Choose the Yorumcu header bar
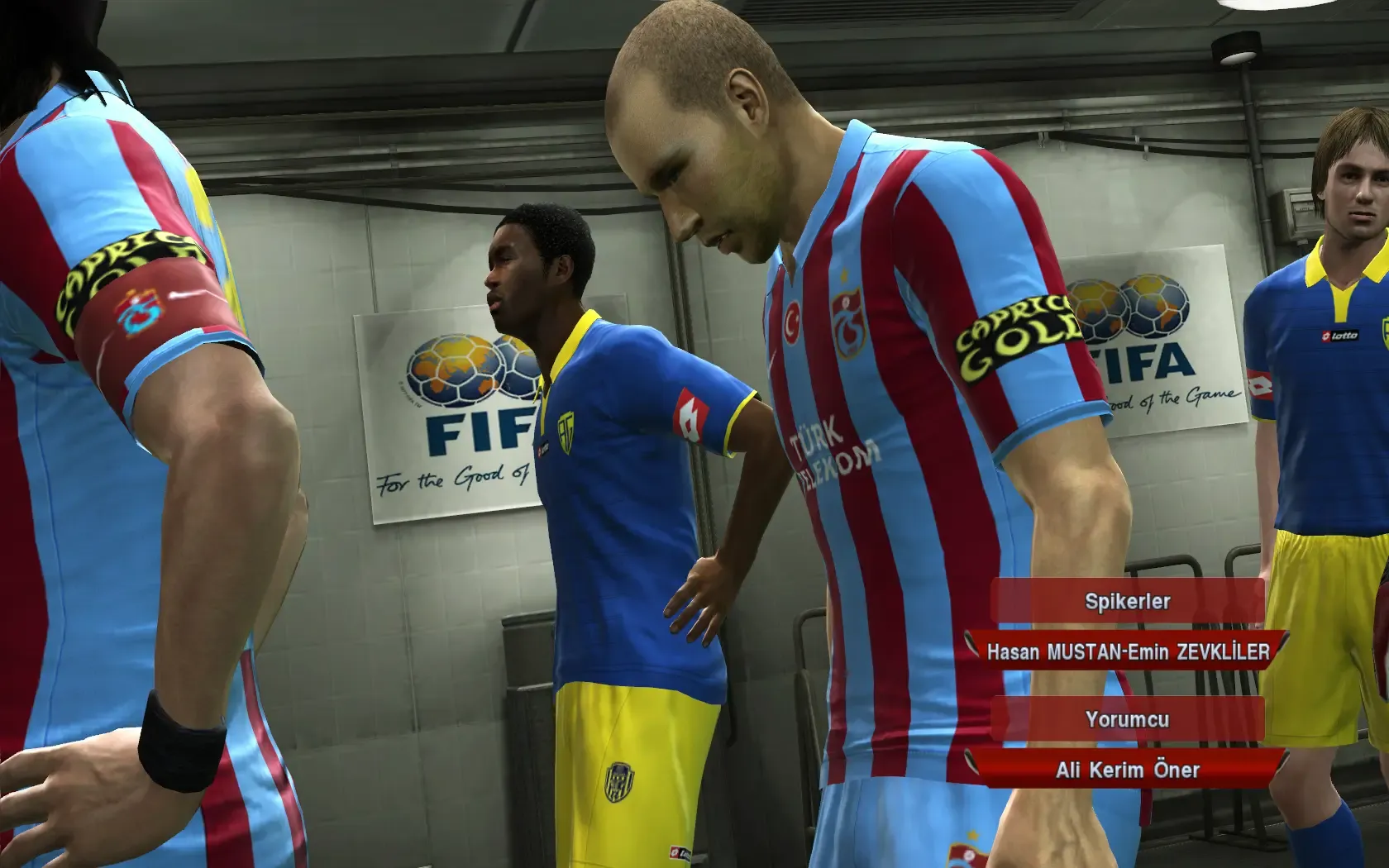Image resolution: width=1389 pixels, height=868 pixels. click(x=1127, y=719)
